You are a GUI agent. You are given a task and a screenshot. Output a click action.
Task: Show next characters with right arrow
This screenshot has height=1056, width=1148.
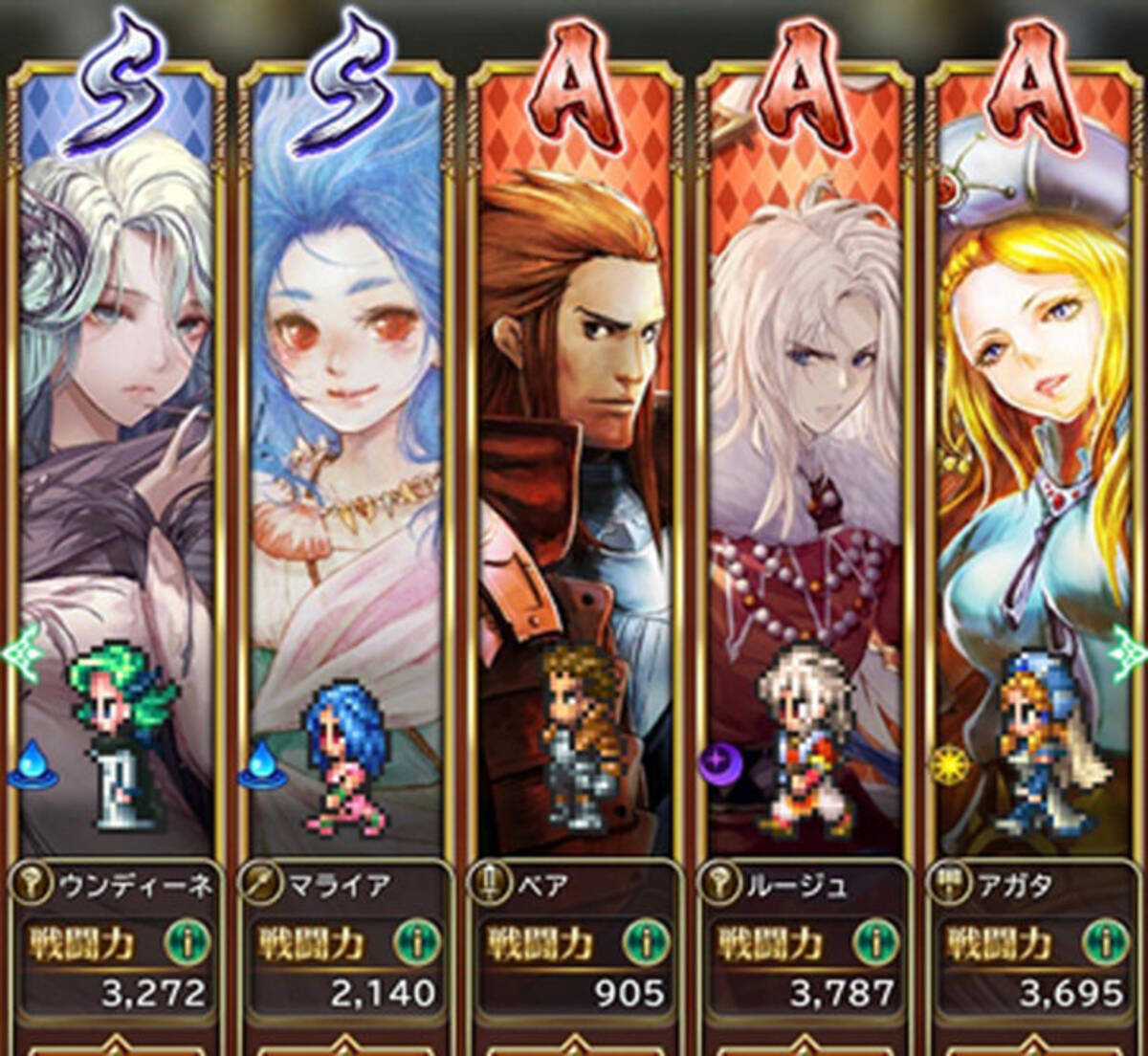pyautogui.click(x=1131, y=653)
